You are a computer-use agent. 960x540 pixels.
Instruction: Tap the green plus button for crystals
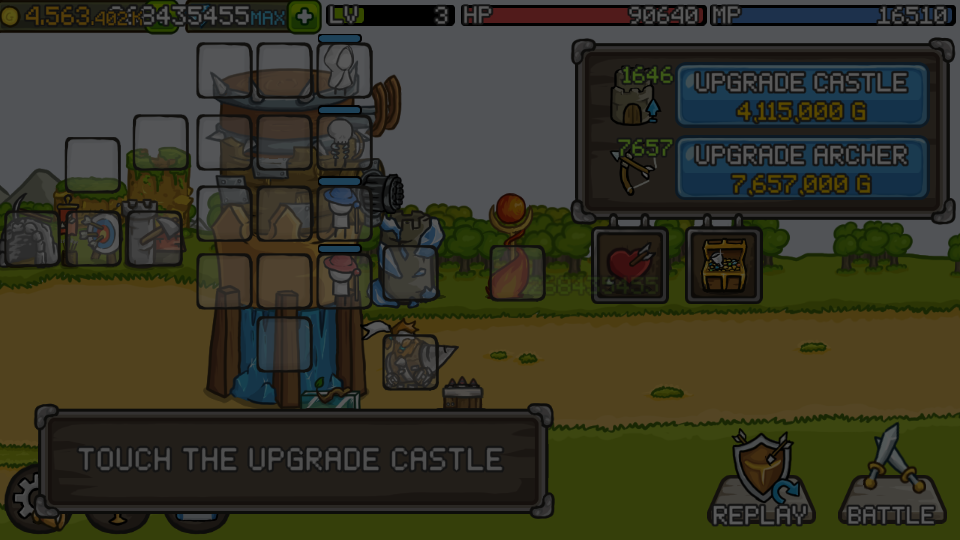pyautogui.click(x=304, y=16)
